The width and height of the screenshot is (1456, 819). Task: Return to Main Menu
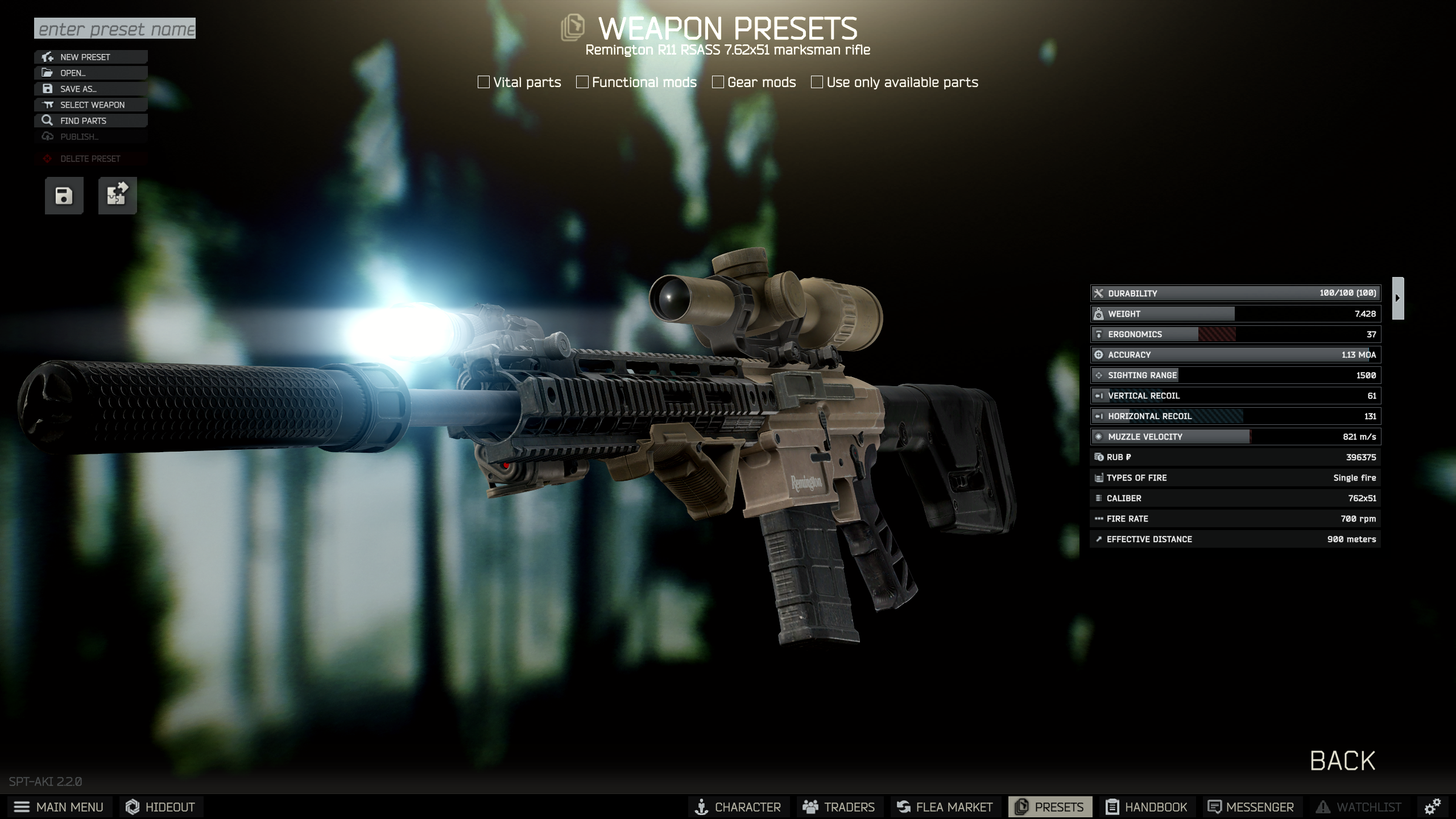59,807
